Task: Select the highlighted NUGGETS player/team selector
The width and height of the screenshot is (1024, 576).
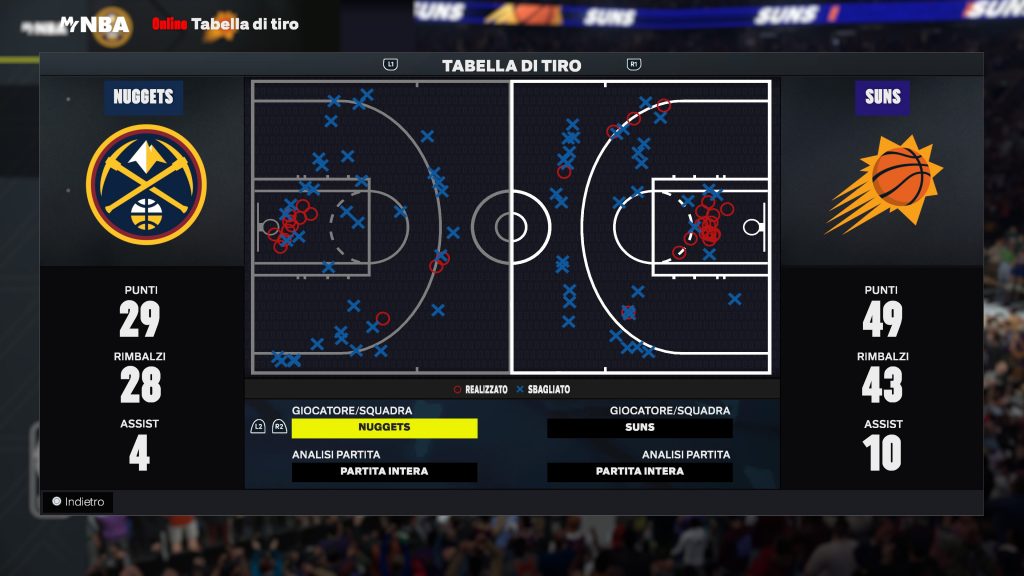Action: point(384,428)
